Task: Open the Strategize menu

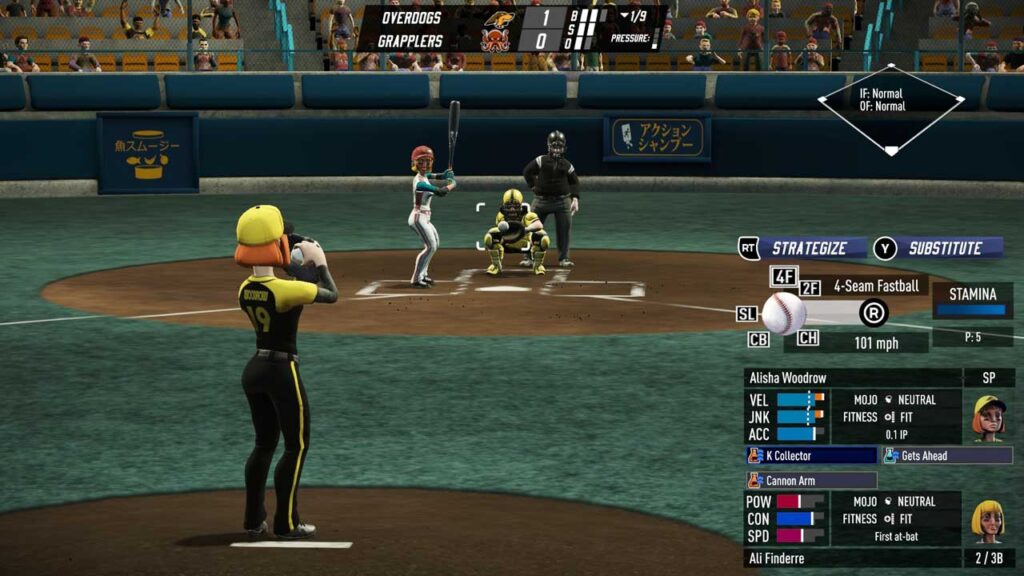Action: click(805, 248)
